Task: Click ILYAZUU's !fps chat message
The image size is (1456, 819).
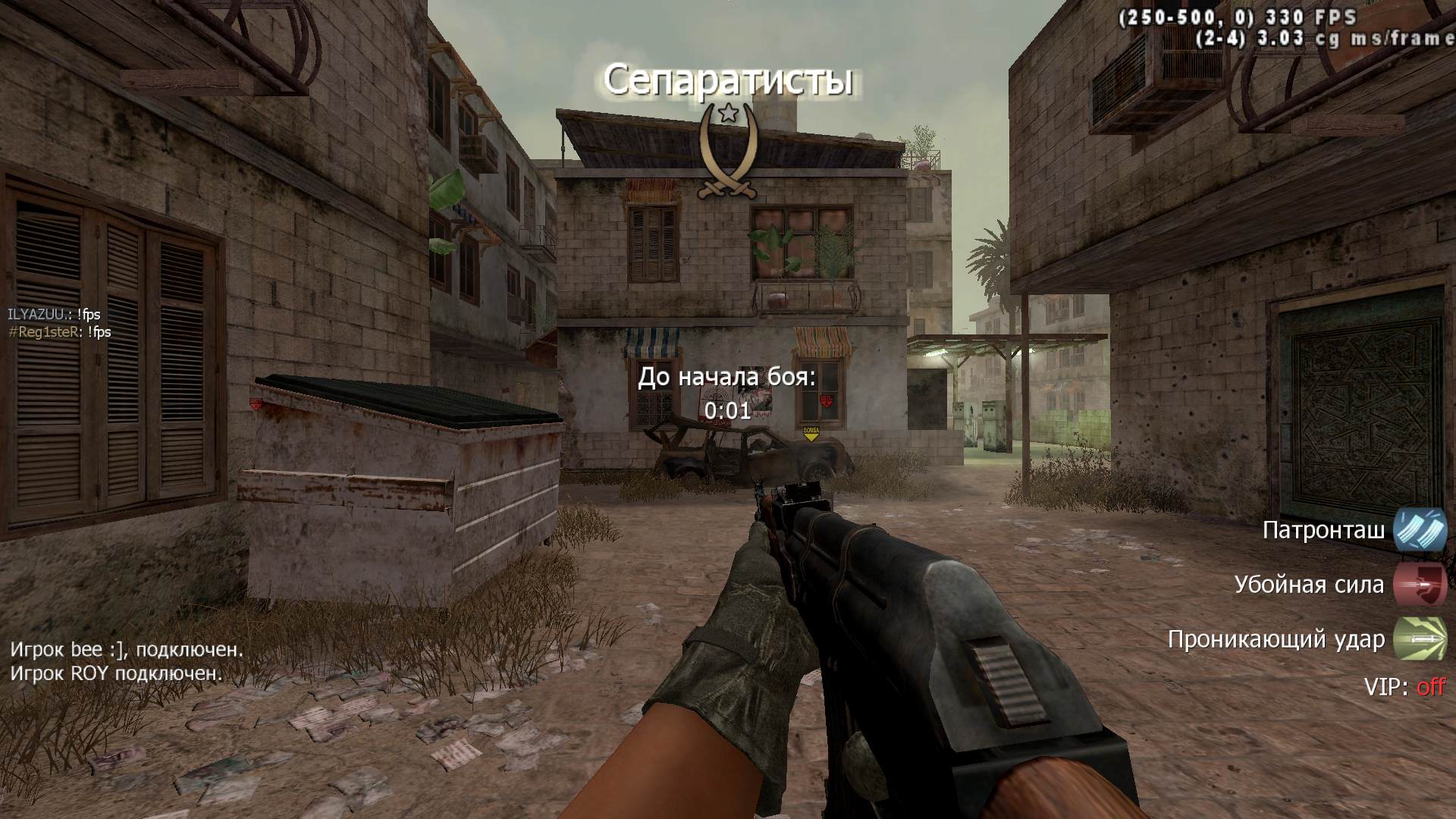Action: 54,315
